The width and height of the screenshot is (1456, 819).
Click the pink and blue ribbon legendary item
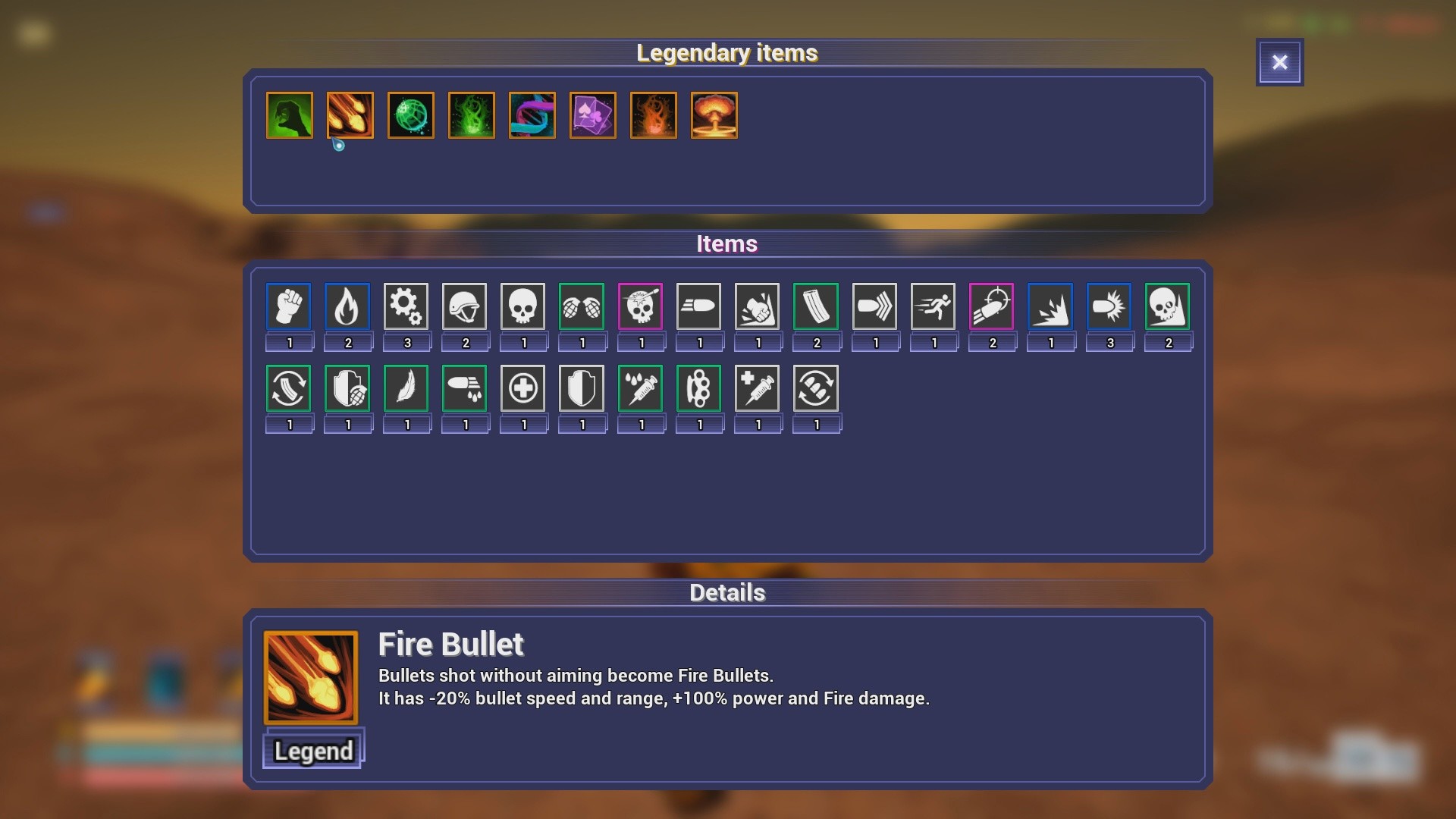(x=532, y=115)
